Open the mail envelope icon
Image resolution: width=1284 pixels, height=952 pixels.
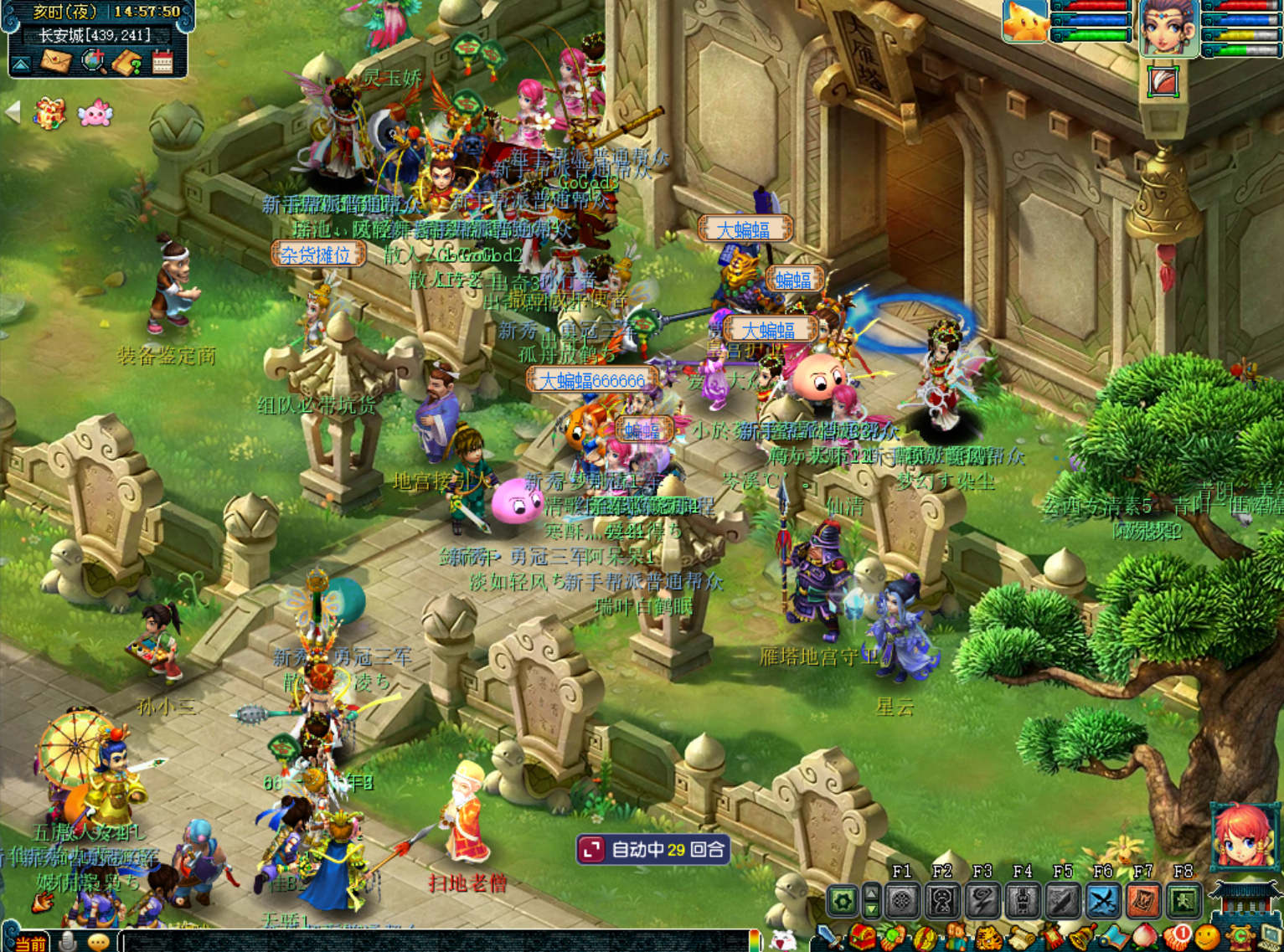[x=56, y=61]
